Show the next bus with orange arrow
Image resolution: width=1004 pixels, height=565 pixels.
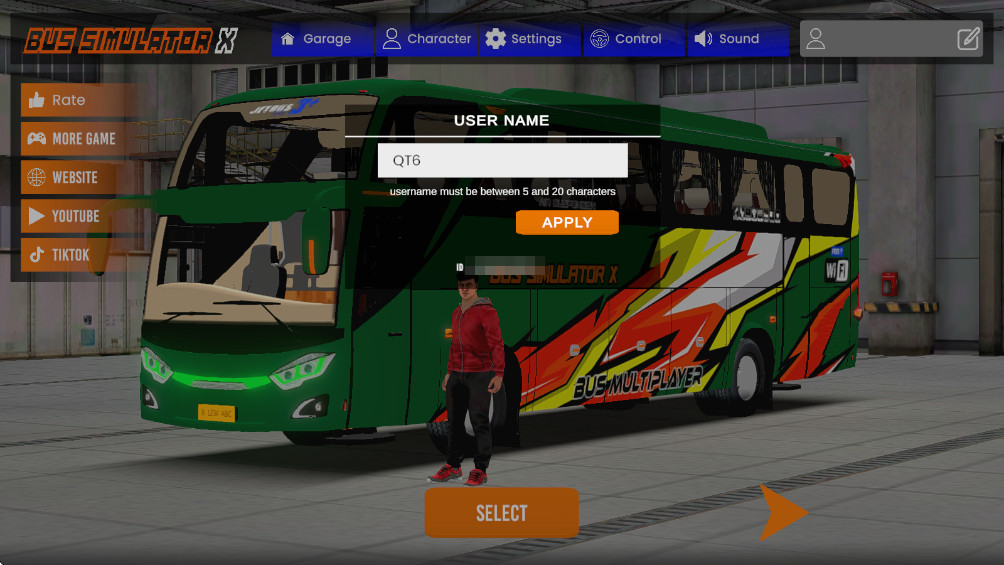pos(782,512)
